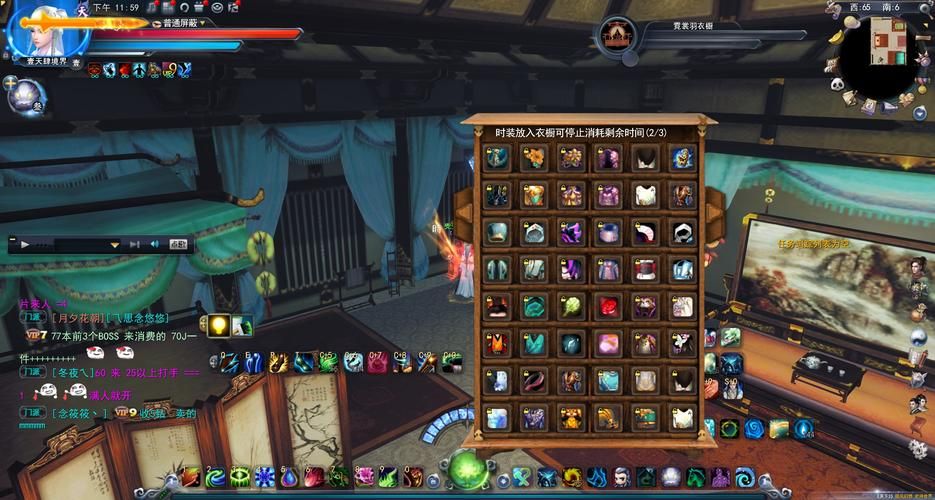Click the glowing lightbulb tip icon
The image size is (935, 500).
tap(217, 325)
